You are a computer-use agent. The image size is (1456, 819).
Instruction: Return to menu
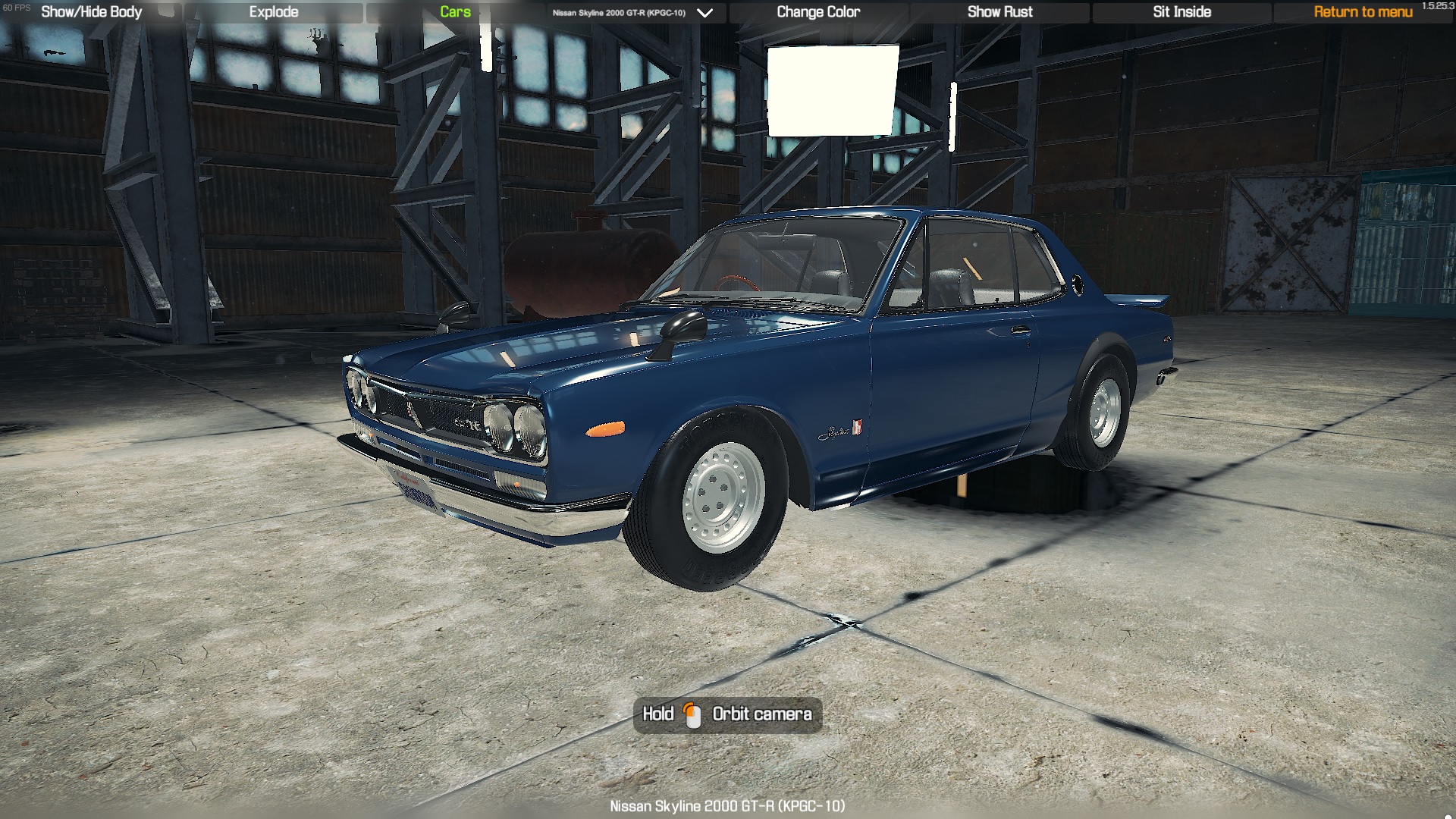[1363, 12]
